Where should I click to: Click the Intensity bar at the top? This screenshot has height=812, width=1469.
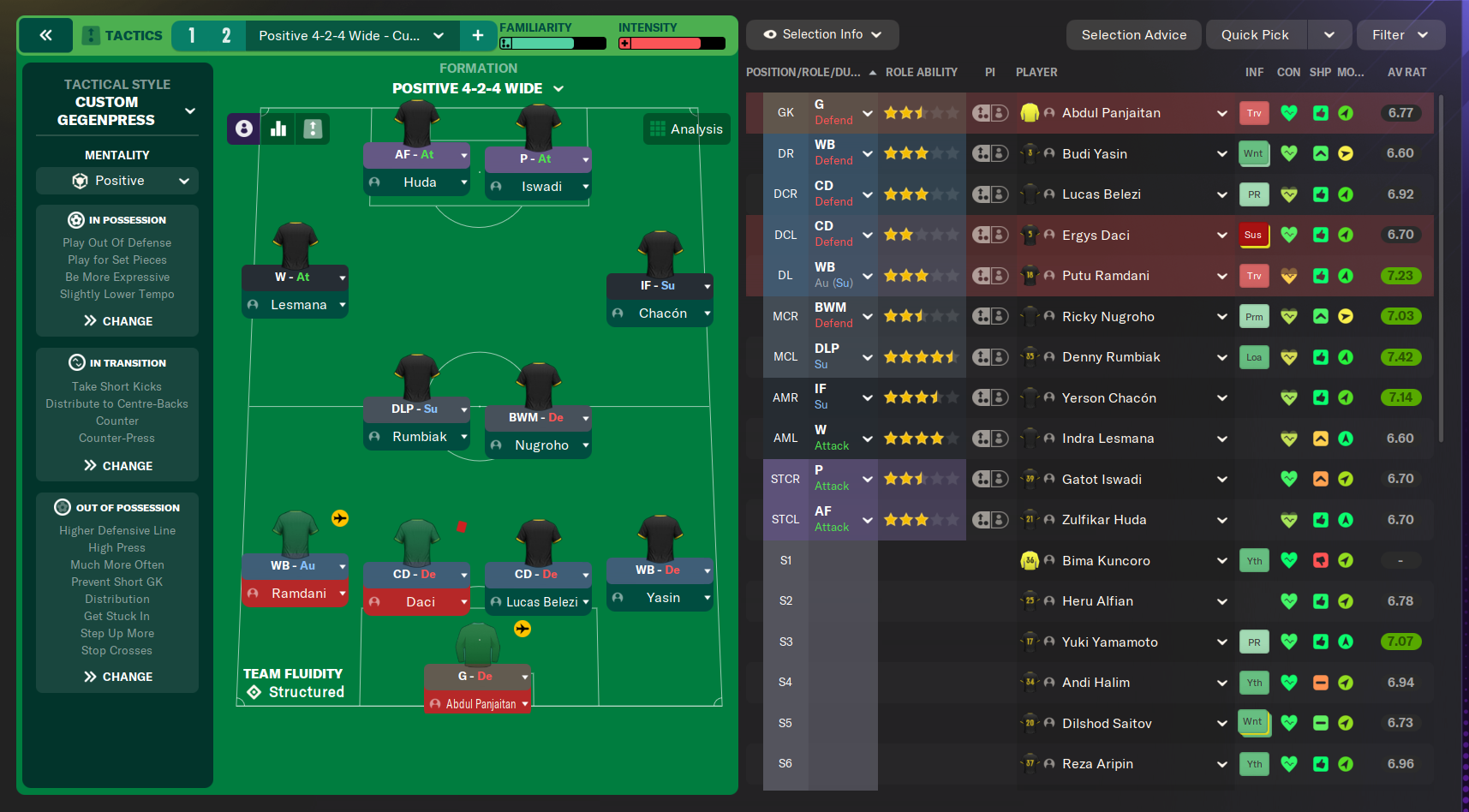coord(671,41)
